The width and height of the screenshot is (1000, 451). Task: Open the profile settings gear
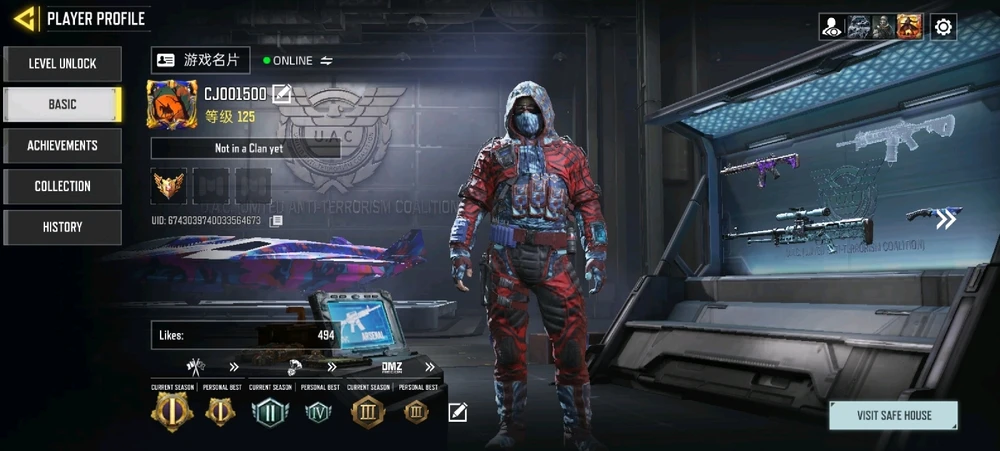[x=943, y=27]
